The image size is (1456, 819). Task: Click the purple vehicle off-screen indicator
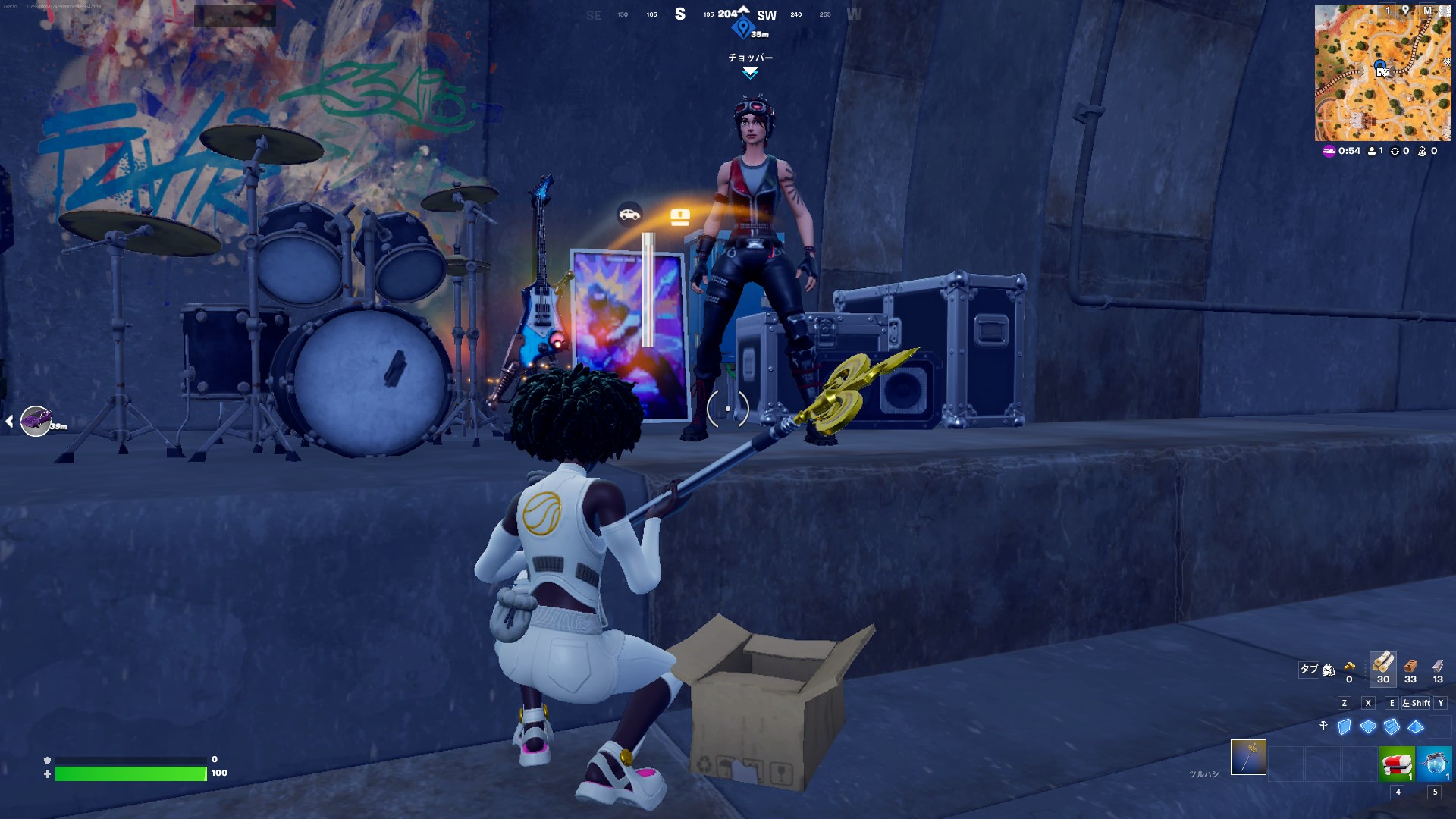point(35,421)
